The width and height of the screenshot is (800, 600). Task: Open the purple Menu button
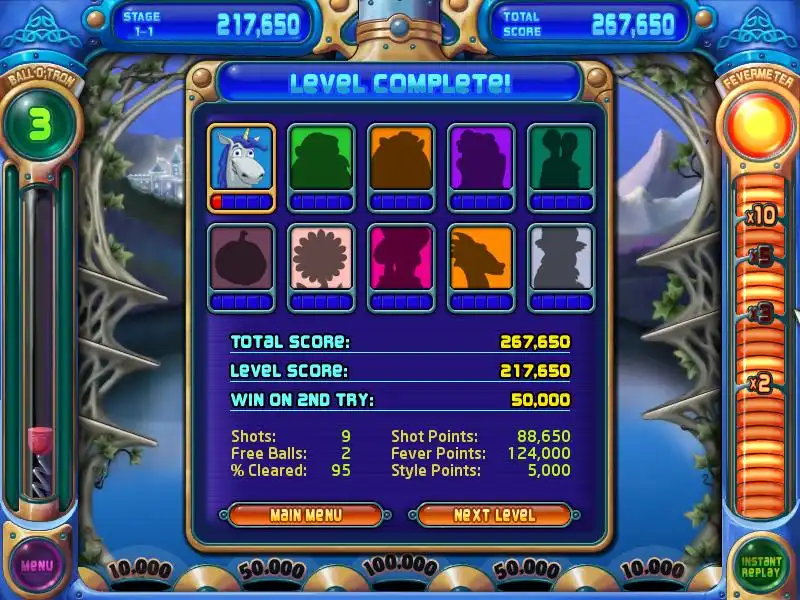37,565
